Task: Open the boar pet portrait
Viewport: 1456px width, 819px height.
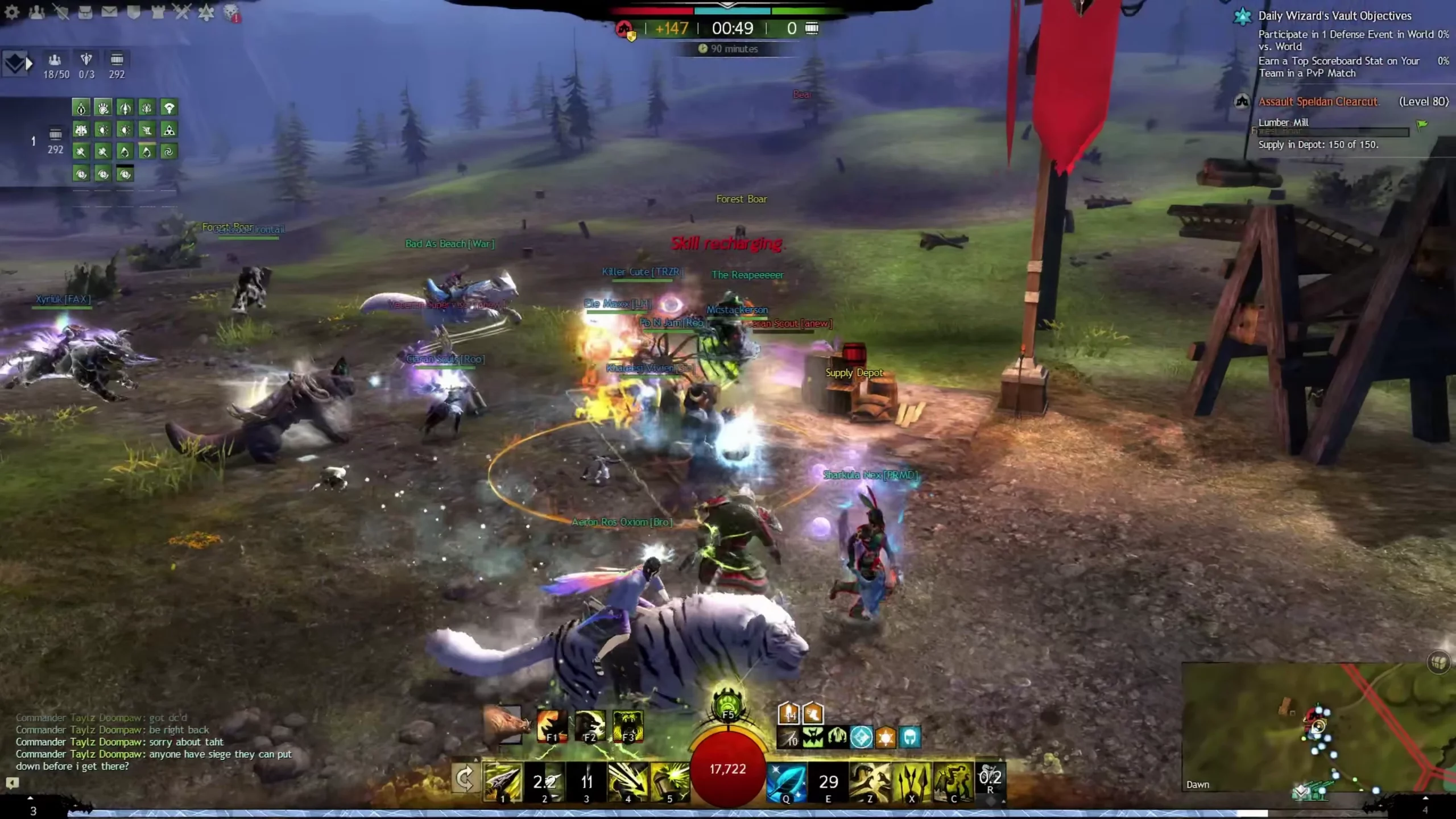Action: point(503,725)
